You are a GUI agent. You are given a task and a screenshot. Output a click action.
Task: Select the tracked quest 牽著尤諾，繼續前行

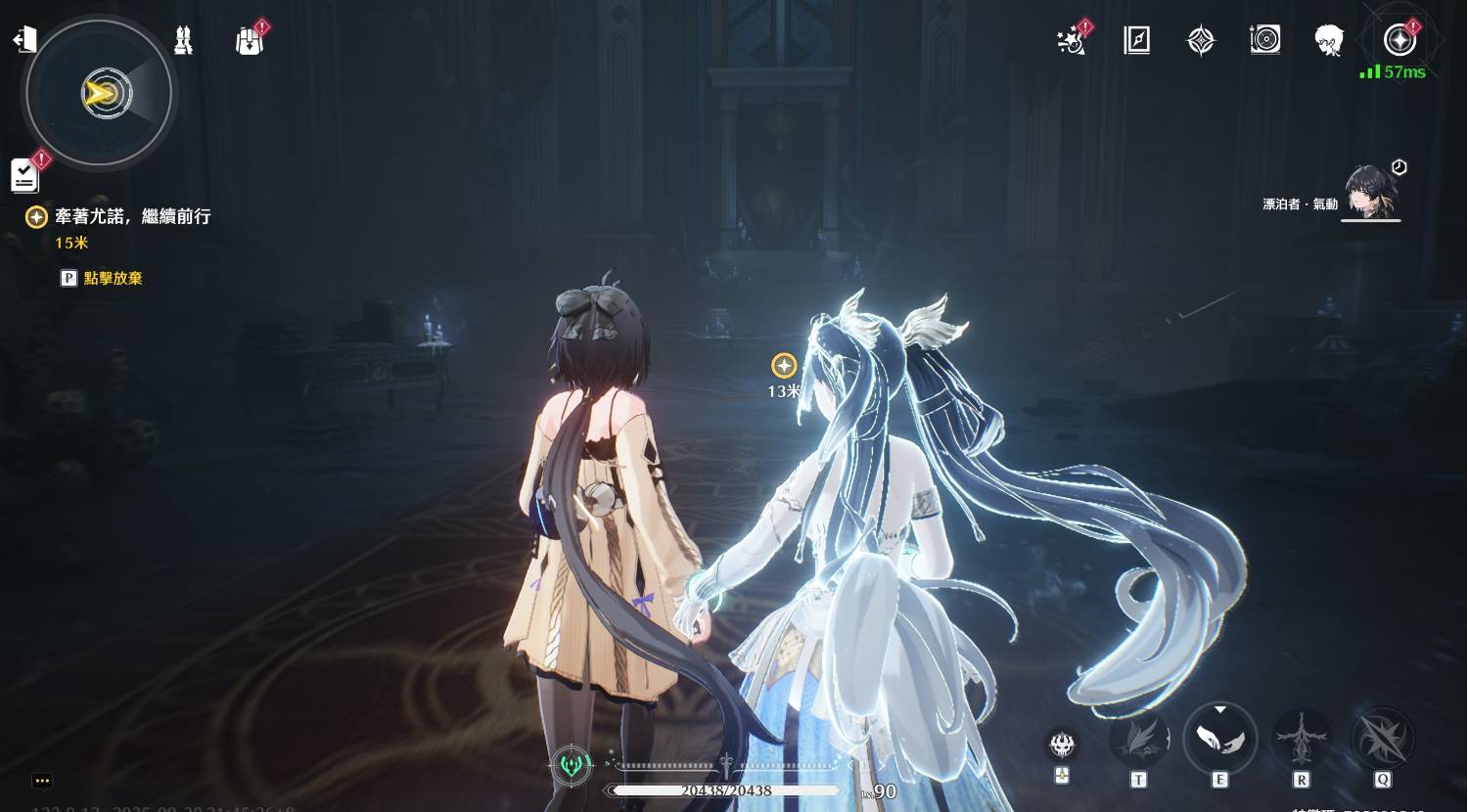(x=132, y=216)
